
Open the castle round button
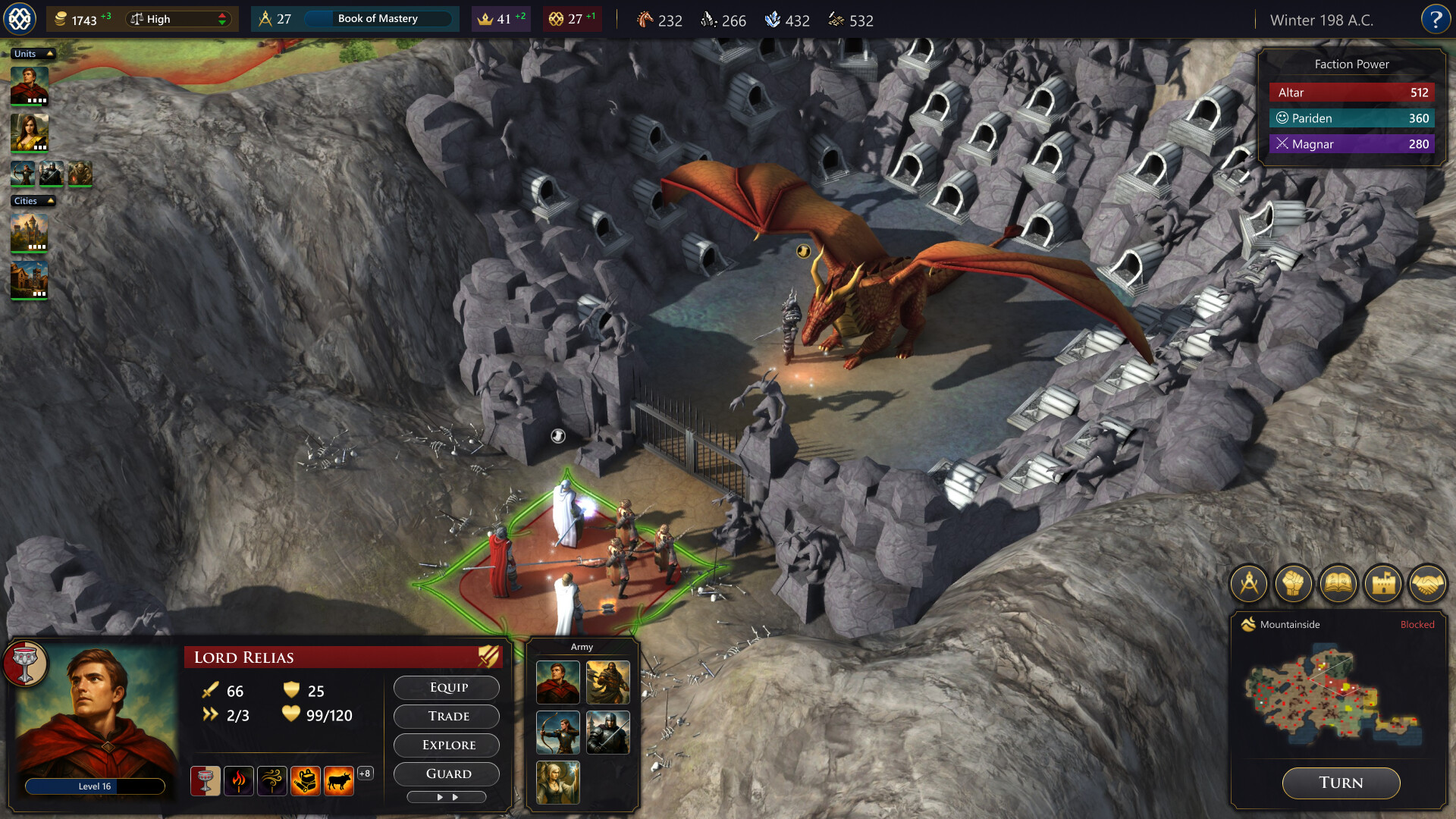(x=1382, y=584)
